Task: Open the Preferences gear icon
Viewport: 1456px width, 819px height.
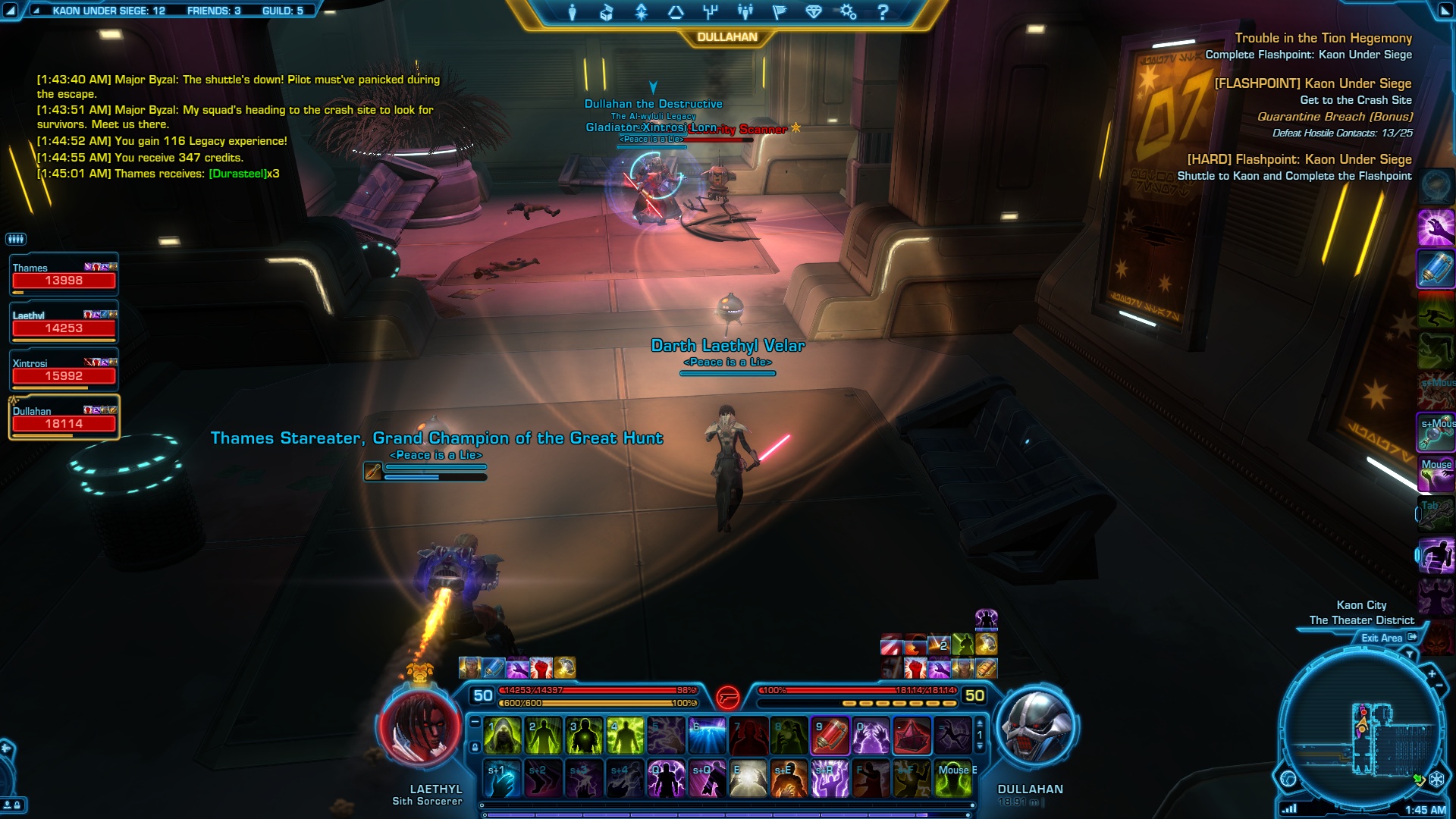Action: tap(848, 12)
